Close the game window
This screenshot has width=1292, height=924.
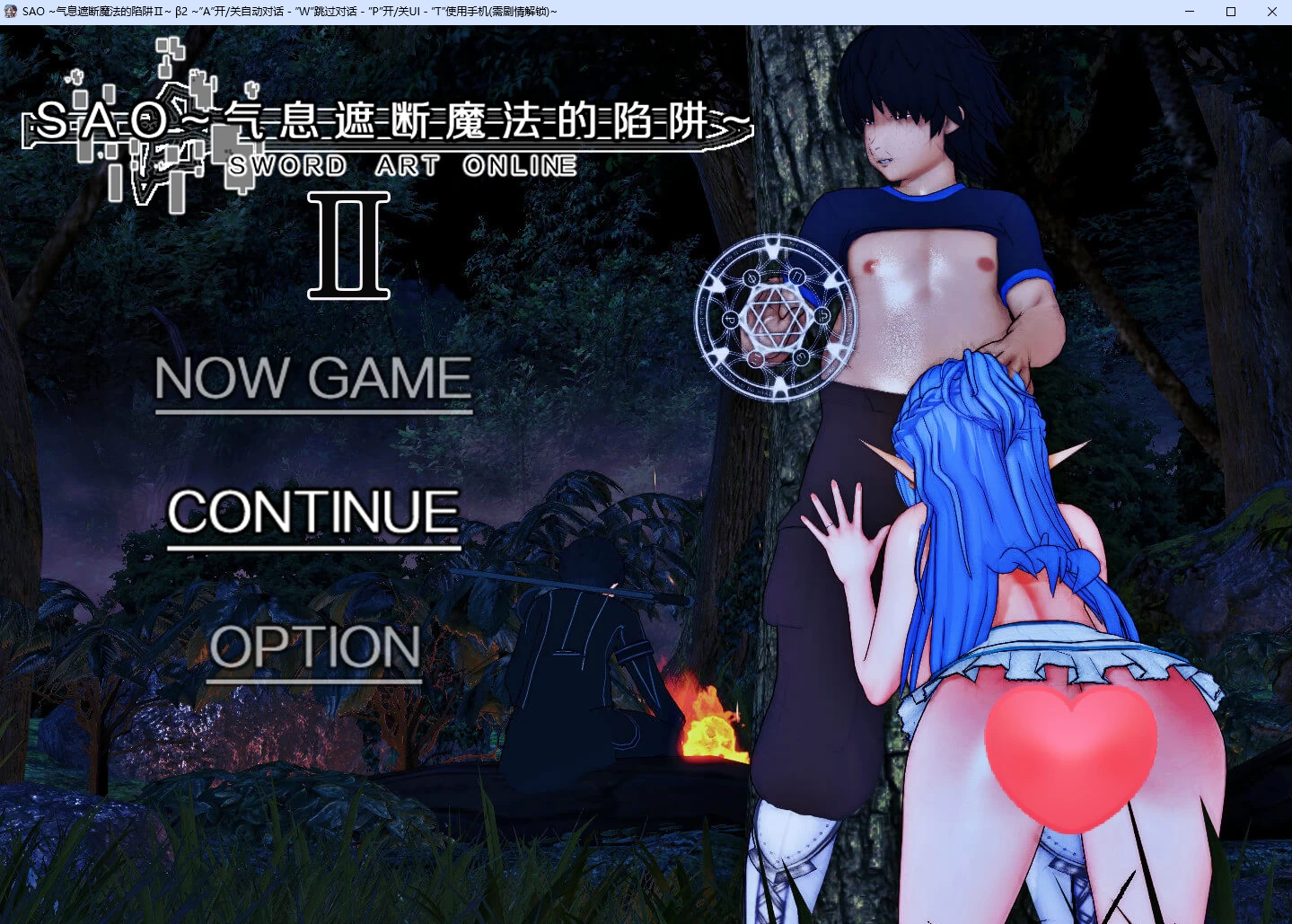[x=1271, y=11]
